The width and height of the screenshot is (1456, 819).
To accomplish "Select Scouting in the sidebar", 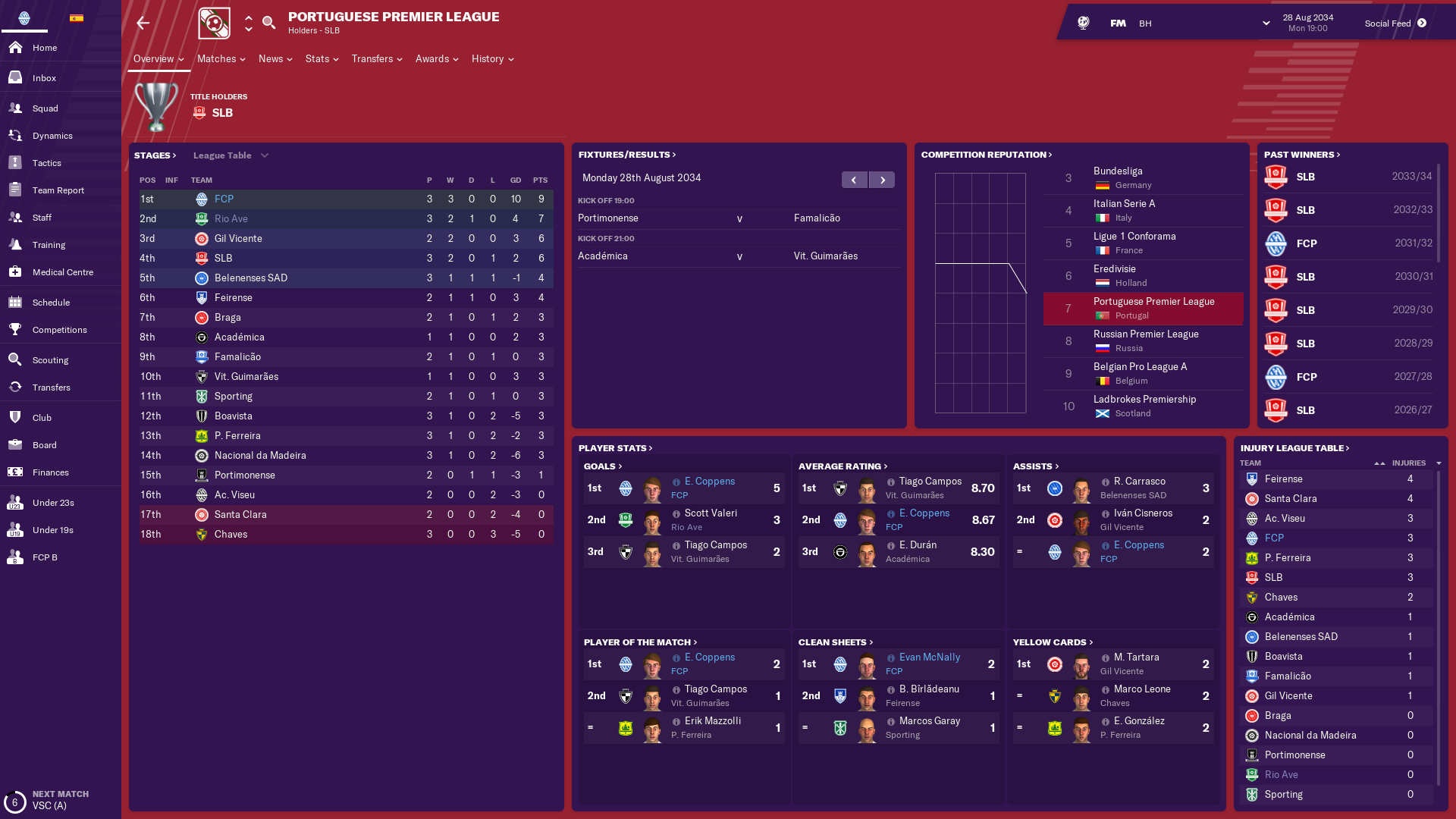I will point(50,360).
